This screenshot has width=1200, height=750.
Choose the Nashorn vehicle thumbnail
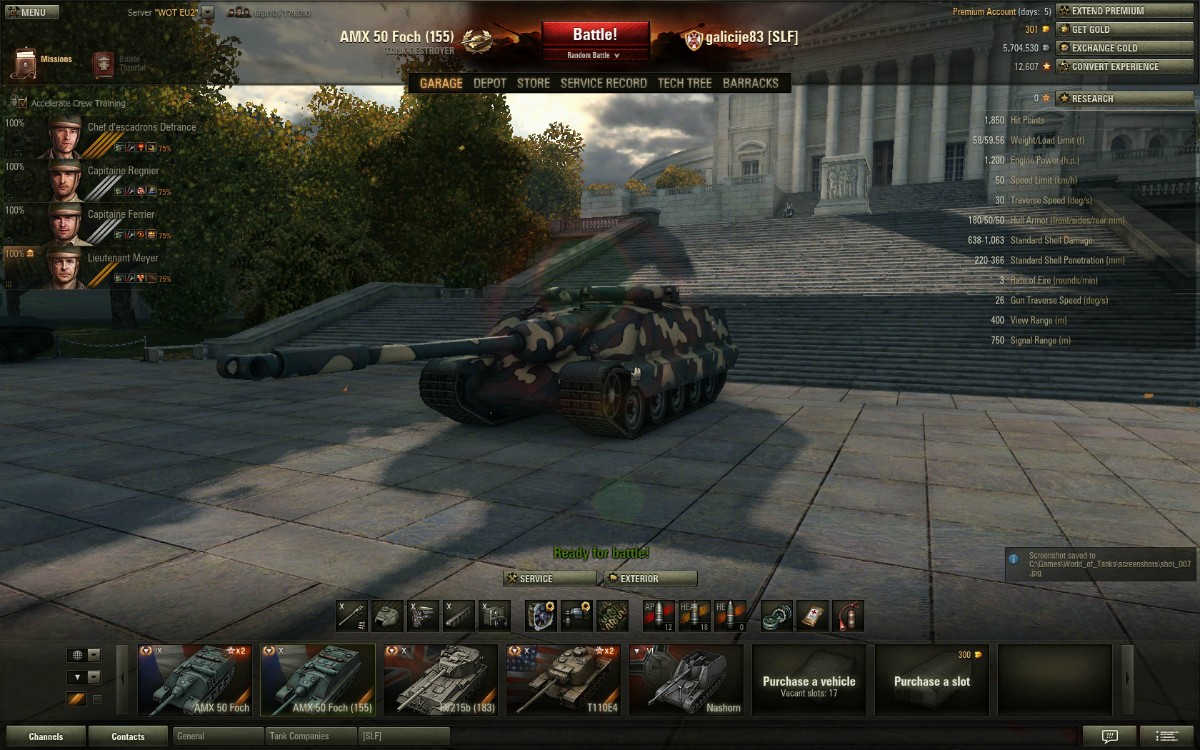point(686,680)
